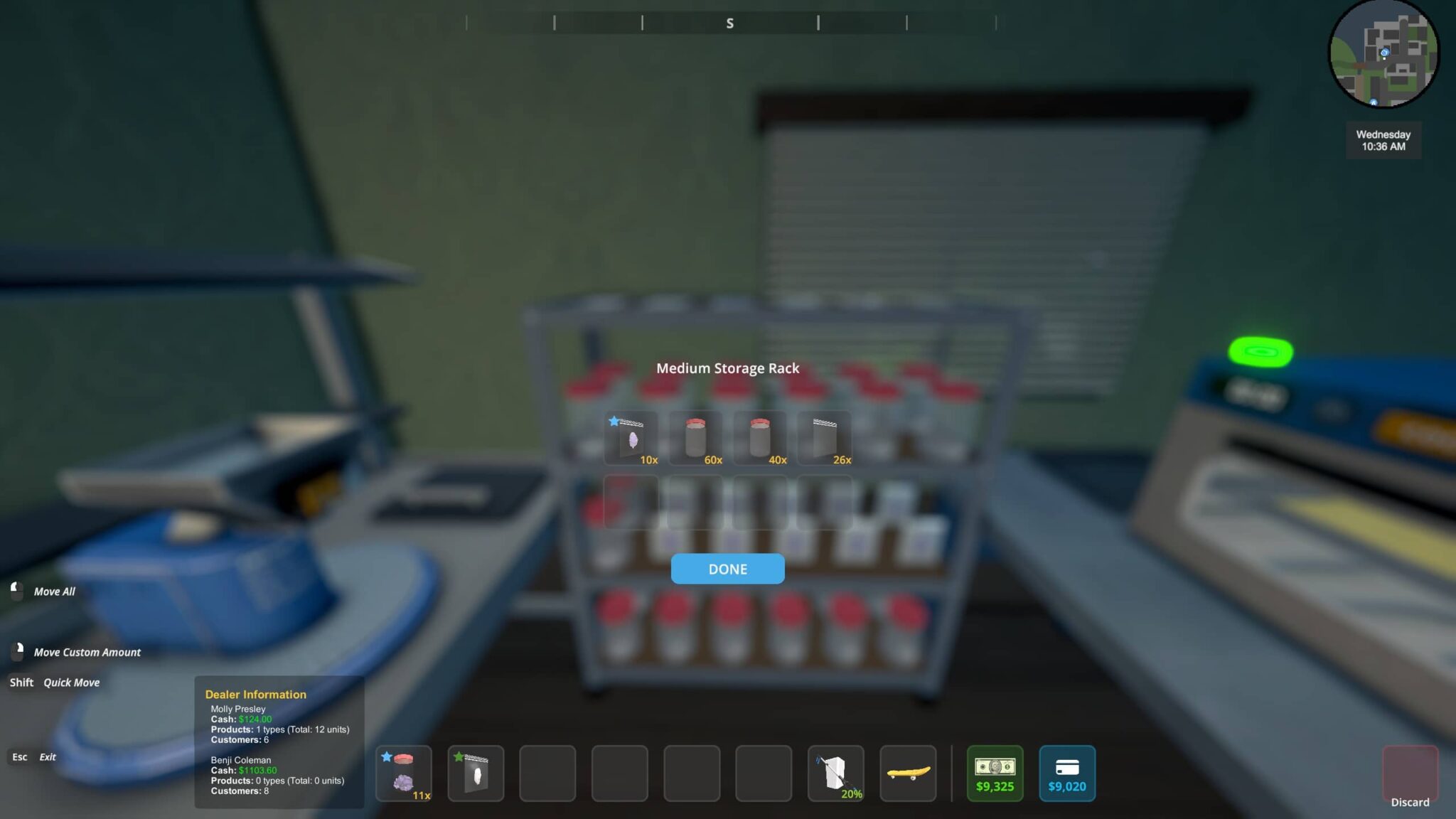The height and width of the screenshot is (819, 1456).
Task: Select the skateboard in the hotbar
Action: (x=908, y=773)
